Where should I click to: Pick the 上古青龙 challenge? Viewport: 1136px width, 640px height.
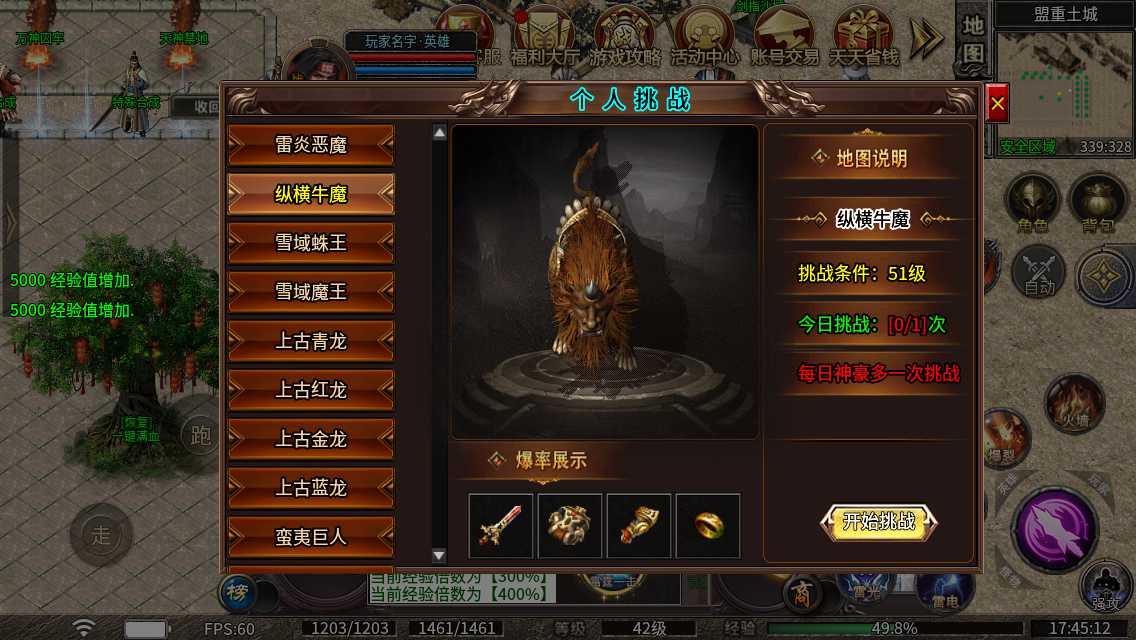[x=311, y=341]
